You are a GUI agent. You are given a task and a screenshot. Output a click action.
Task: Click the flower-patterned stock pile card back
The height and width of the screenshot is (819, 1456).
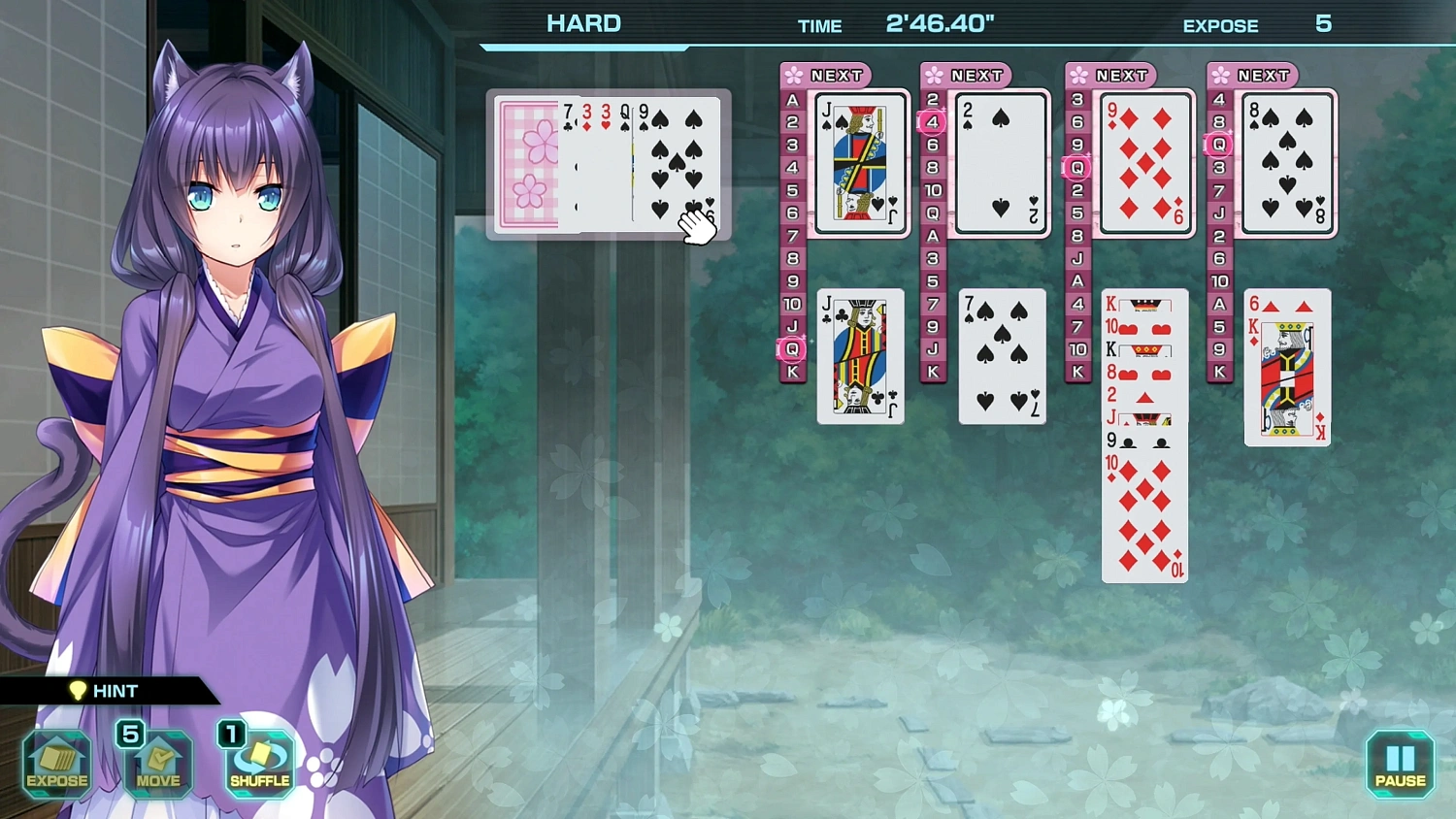click(526, 165)
